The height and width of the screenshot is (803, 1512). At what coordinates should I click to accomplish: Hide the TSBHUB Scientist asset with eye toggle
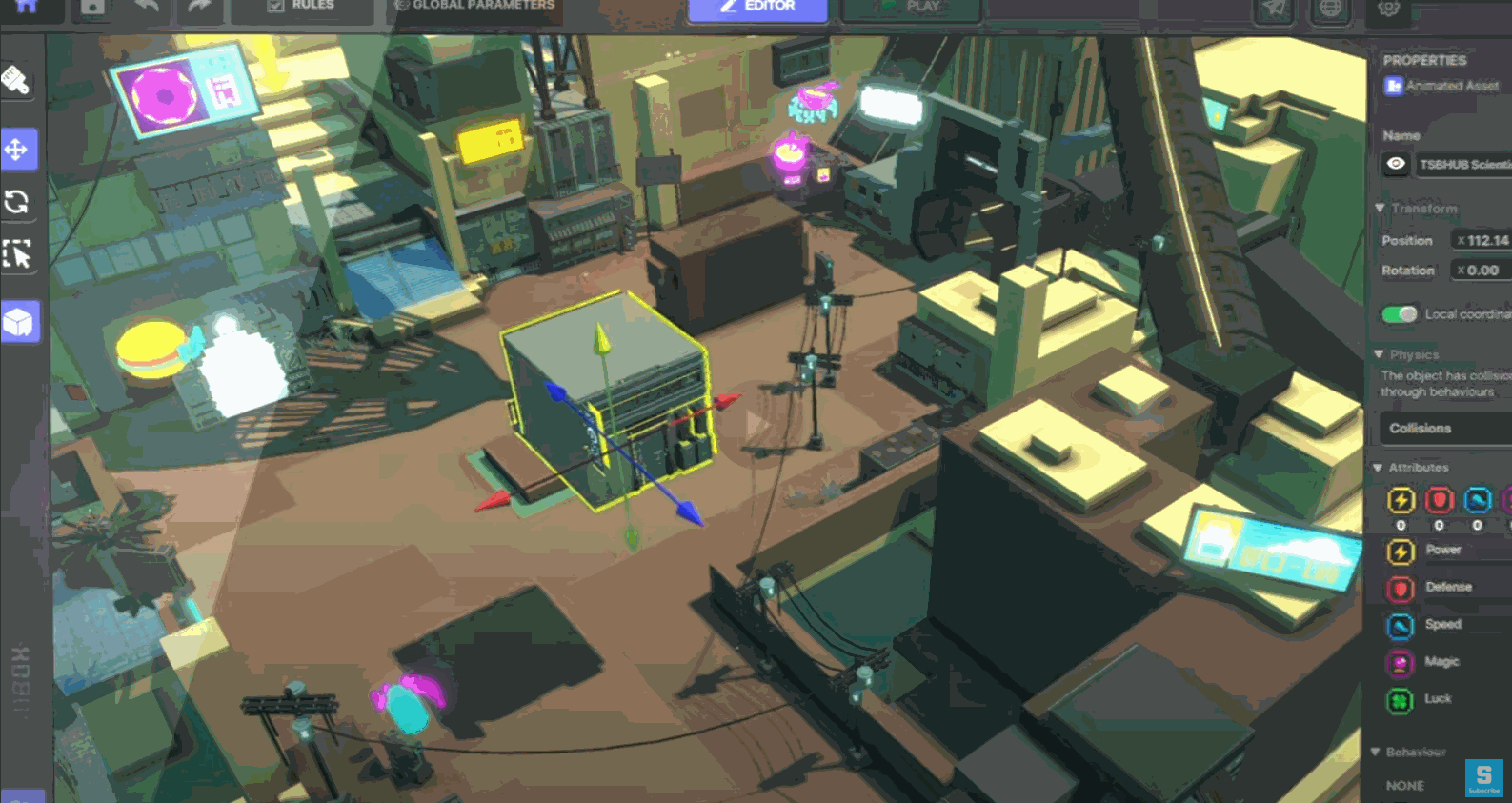pos(1396,164)
